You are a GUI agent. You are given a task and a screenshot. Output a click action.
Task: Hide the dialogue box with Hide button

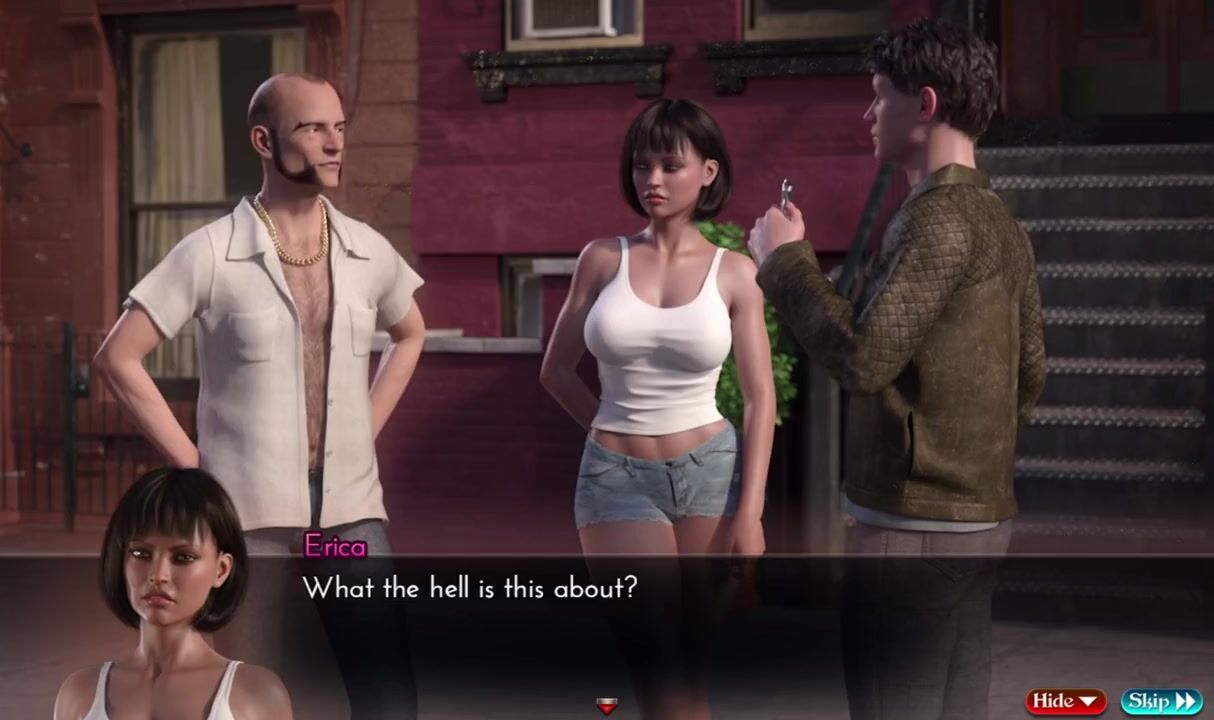coord(1066,701)
